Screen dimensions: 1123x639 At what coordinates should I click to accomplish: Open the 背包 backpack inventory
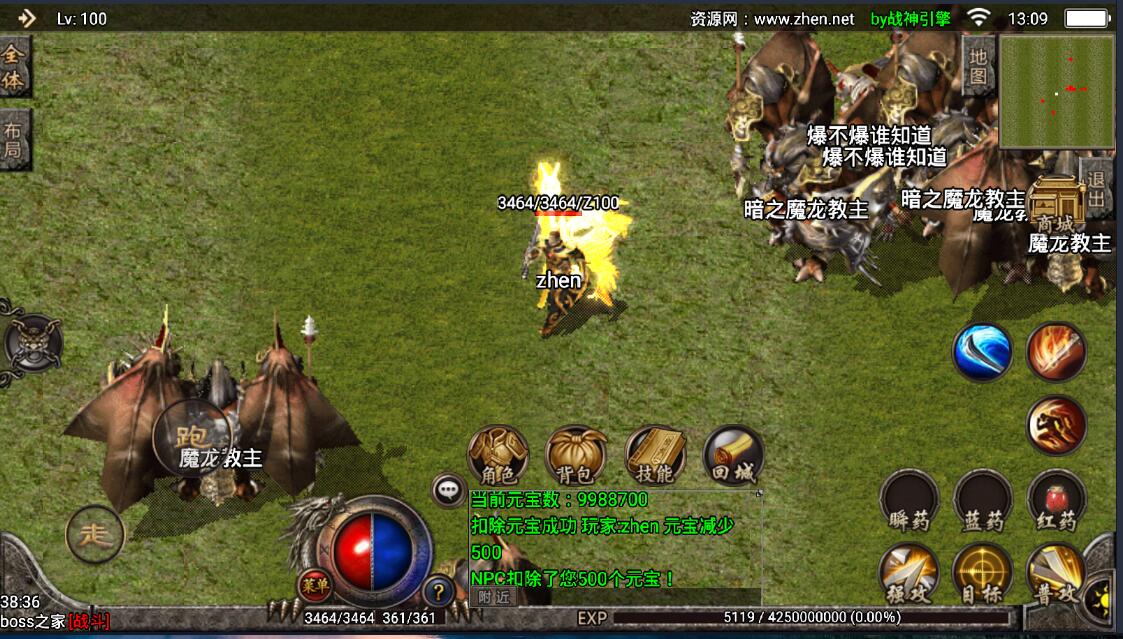tap(576, 456)
